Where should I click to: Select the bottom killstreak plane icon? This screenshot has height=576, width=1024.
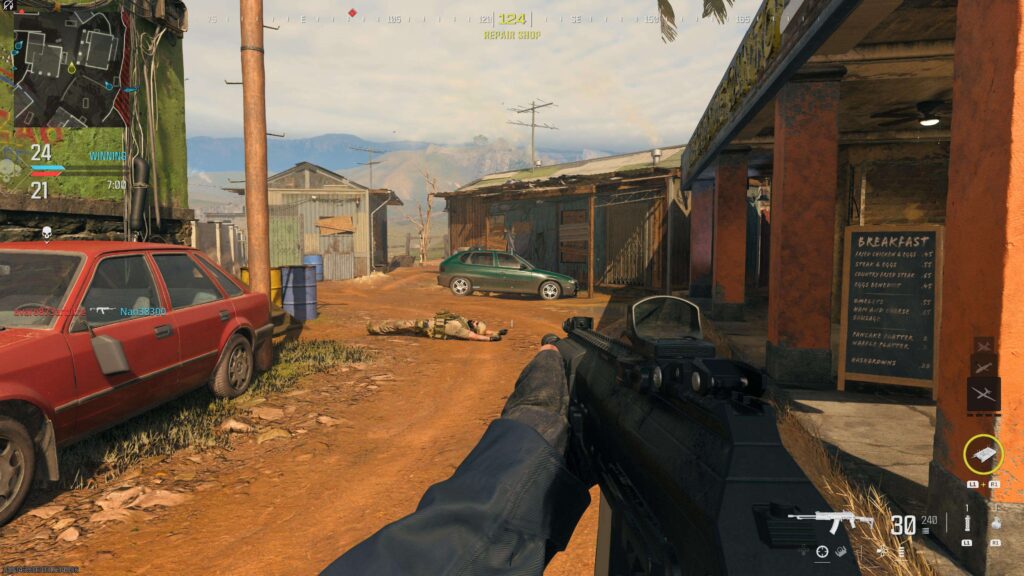click(x=983, y=394)
